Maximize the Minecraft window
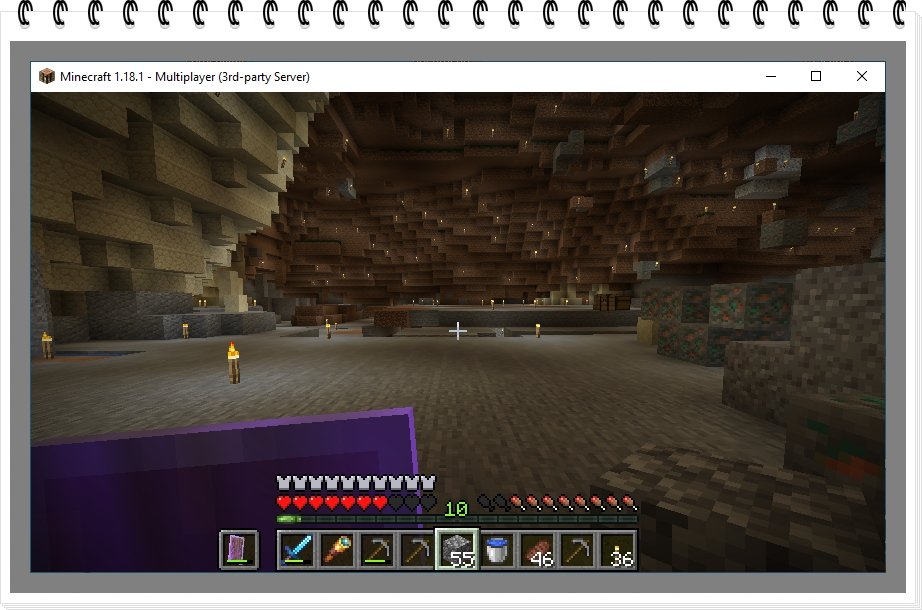This screenshot has height=610, width=922. (x=815, y=76)
